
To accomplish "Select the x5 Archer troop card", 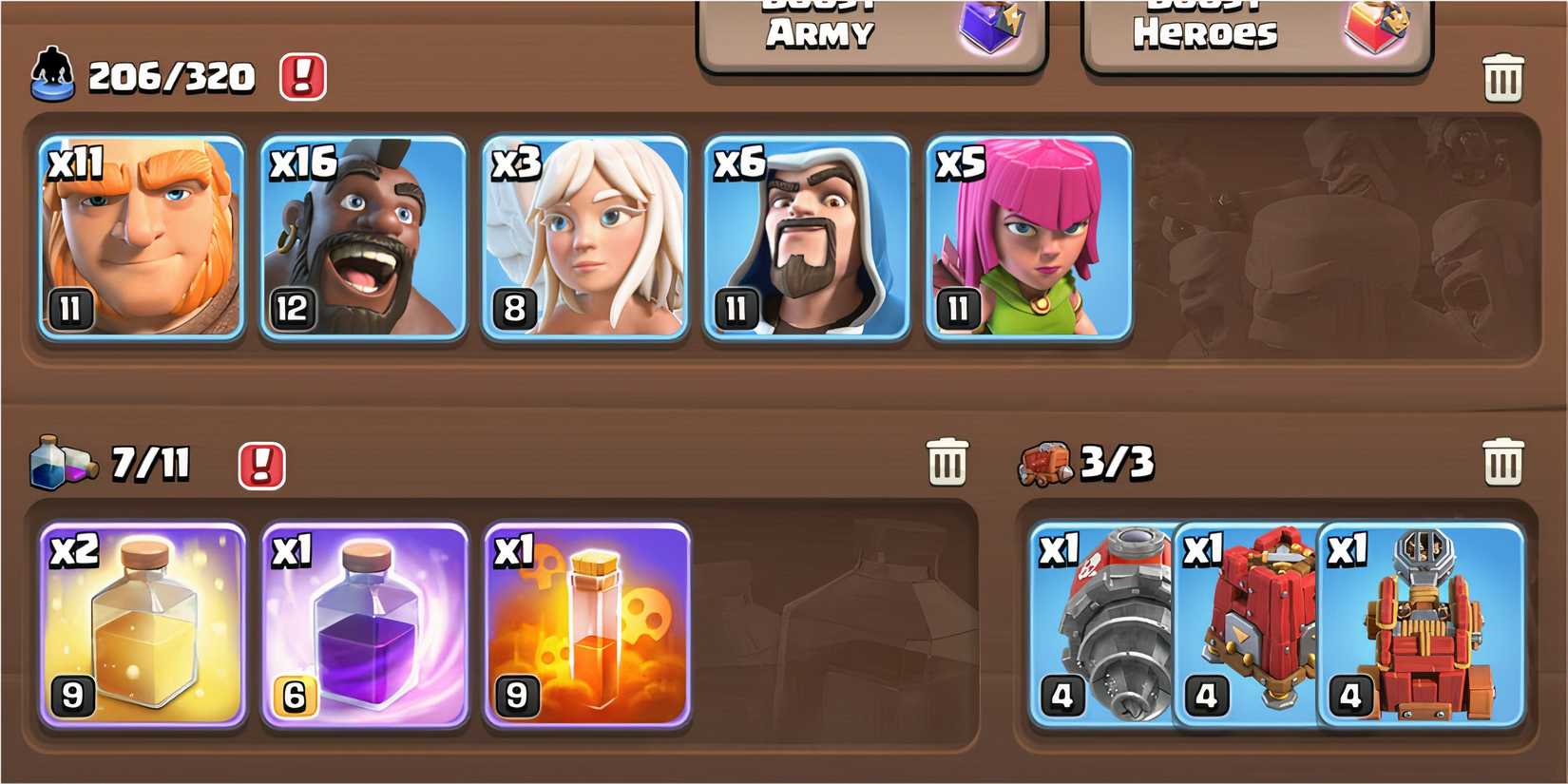I will 1029,238.
